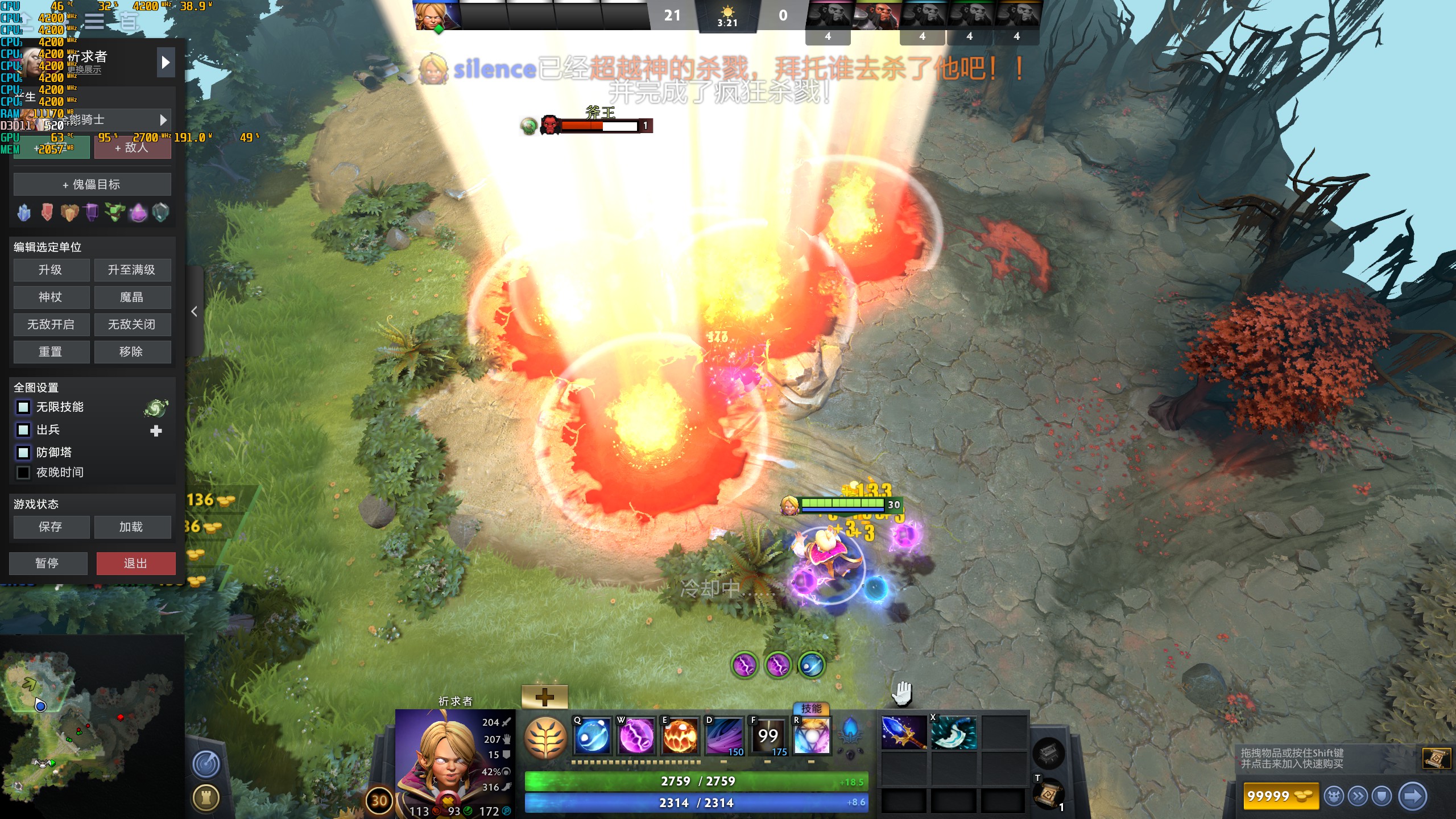
Task: Click the purple rune gem in the cheat panel
Action: pyautogui.click(x=138, y=212)
